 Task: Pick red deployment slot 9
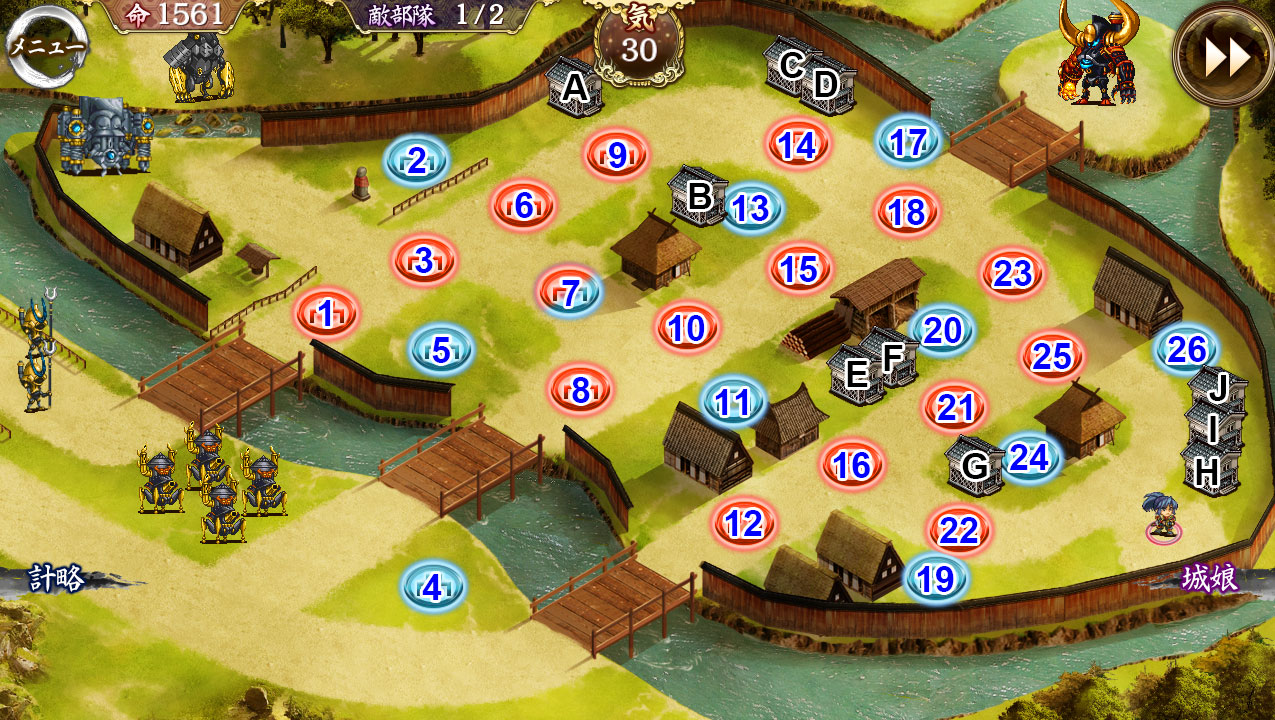(617, 155)
